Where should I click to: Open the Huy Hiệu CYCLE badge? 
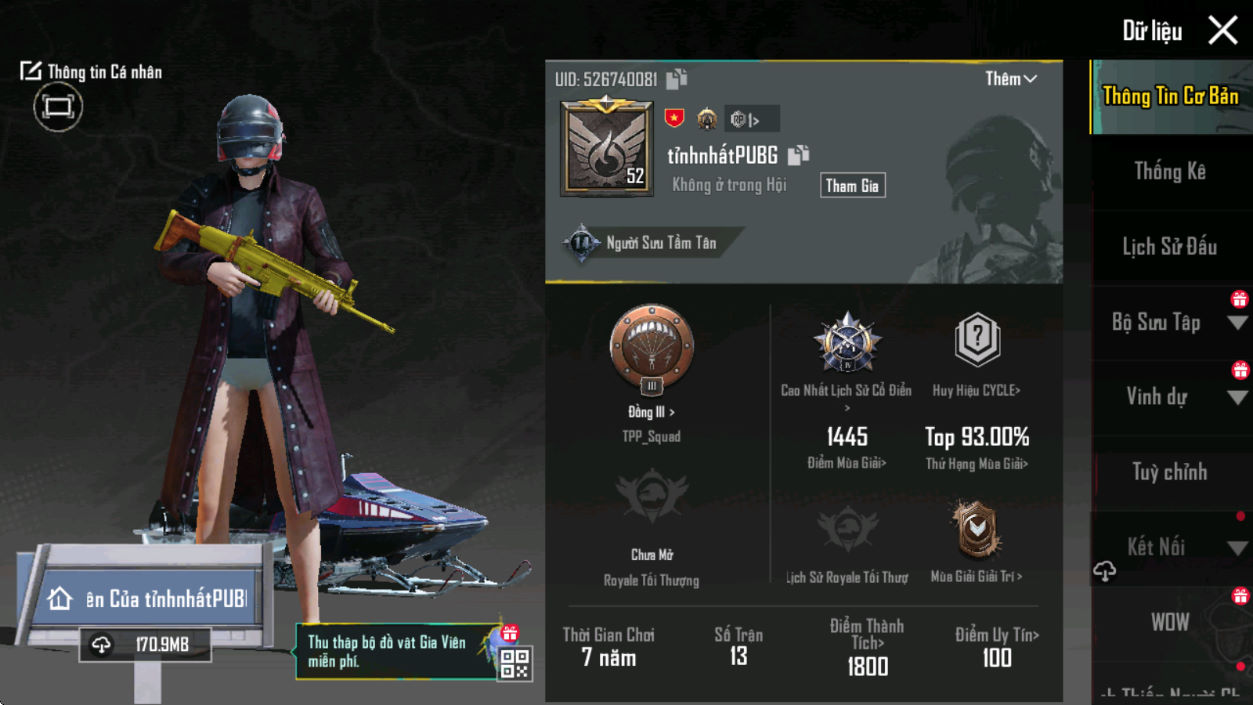[976, 341]
